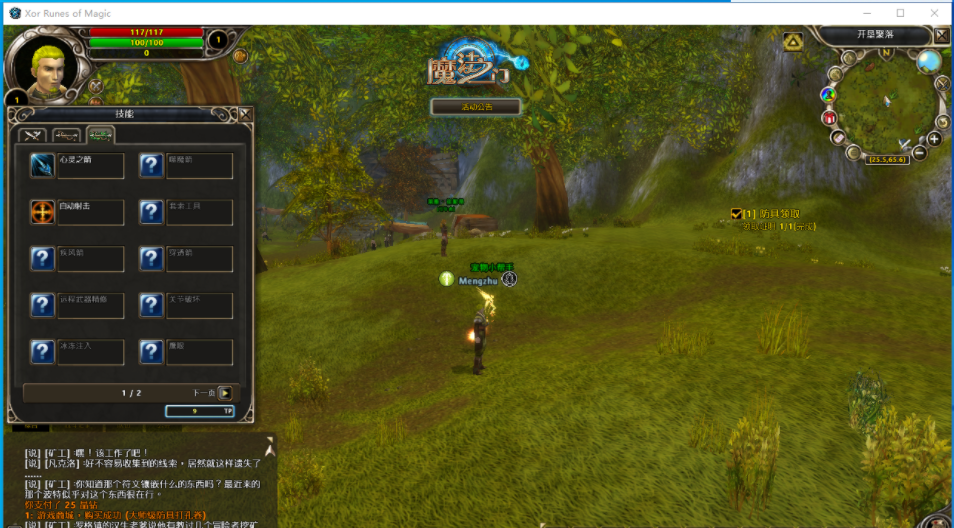Screen dimensions: 954x528
Task: Switch to the crossed swords skill tab
Action: (33, 135)
